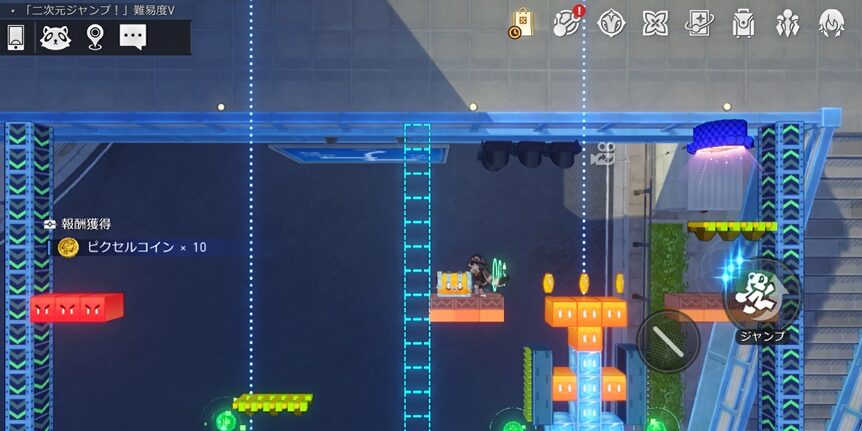Open the character head profile icon
Screen dimensions: 862x431
pos(831,23)
